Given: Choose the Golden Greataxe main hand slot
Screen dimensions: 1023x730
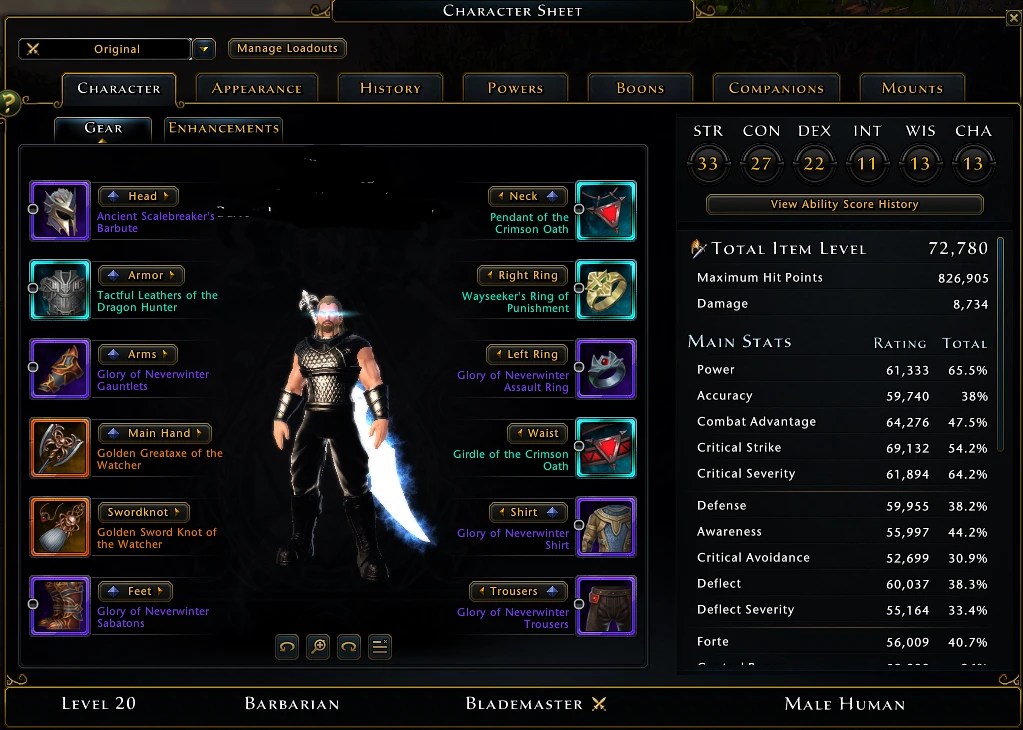Looking at the screenshot, I should click(x=60, y=448).
